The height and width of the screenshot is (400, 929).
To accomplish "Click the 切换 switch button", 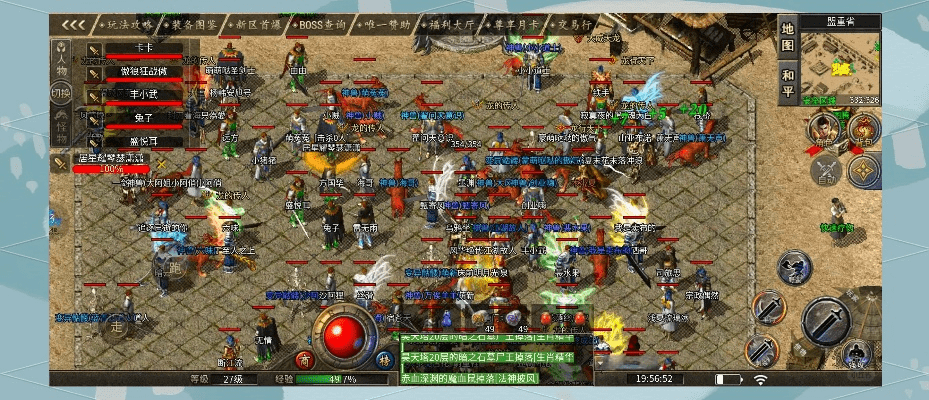I will 61,93.
